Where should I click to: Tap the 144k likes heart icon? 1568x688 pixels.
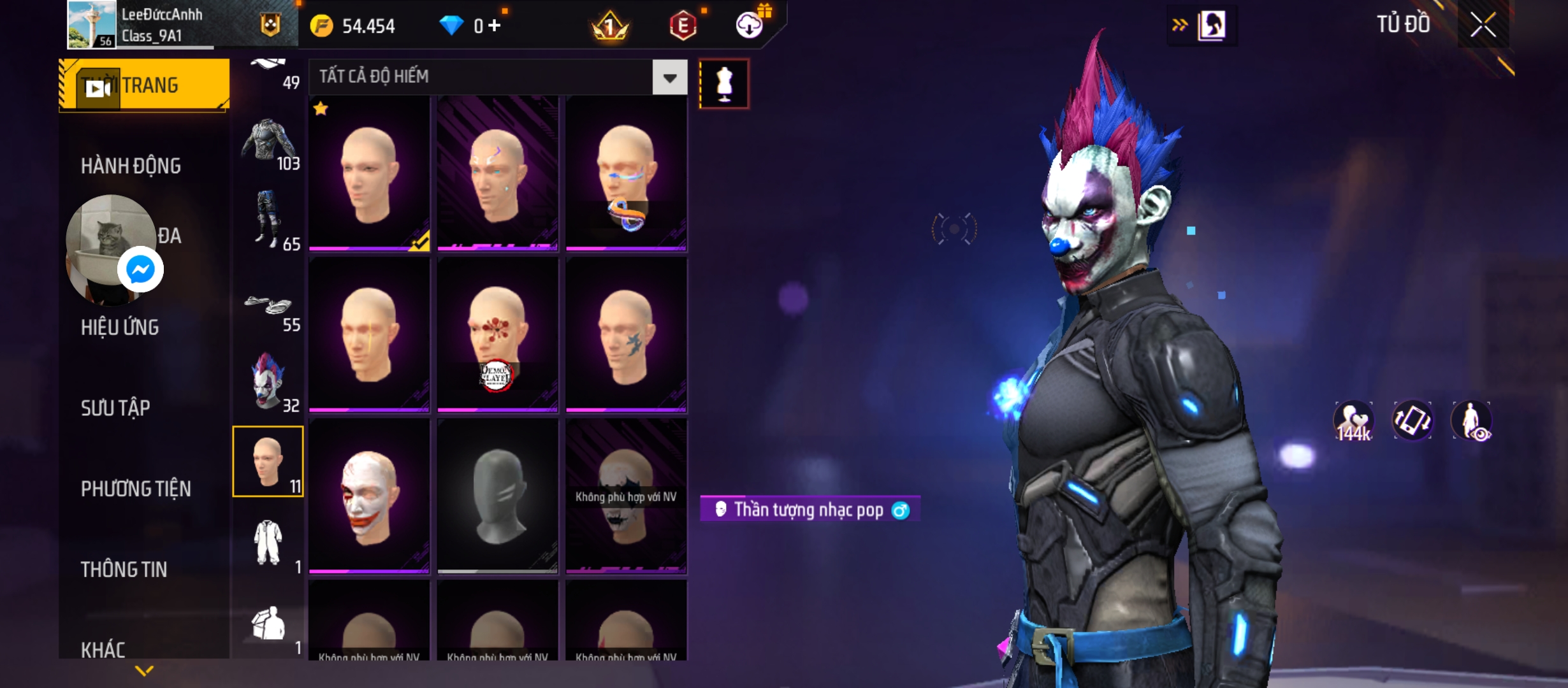[x=1353, y=422]
